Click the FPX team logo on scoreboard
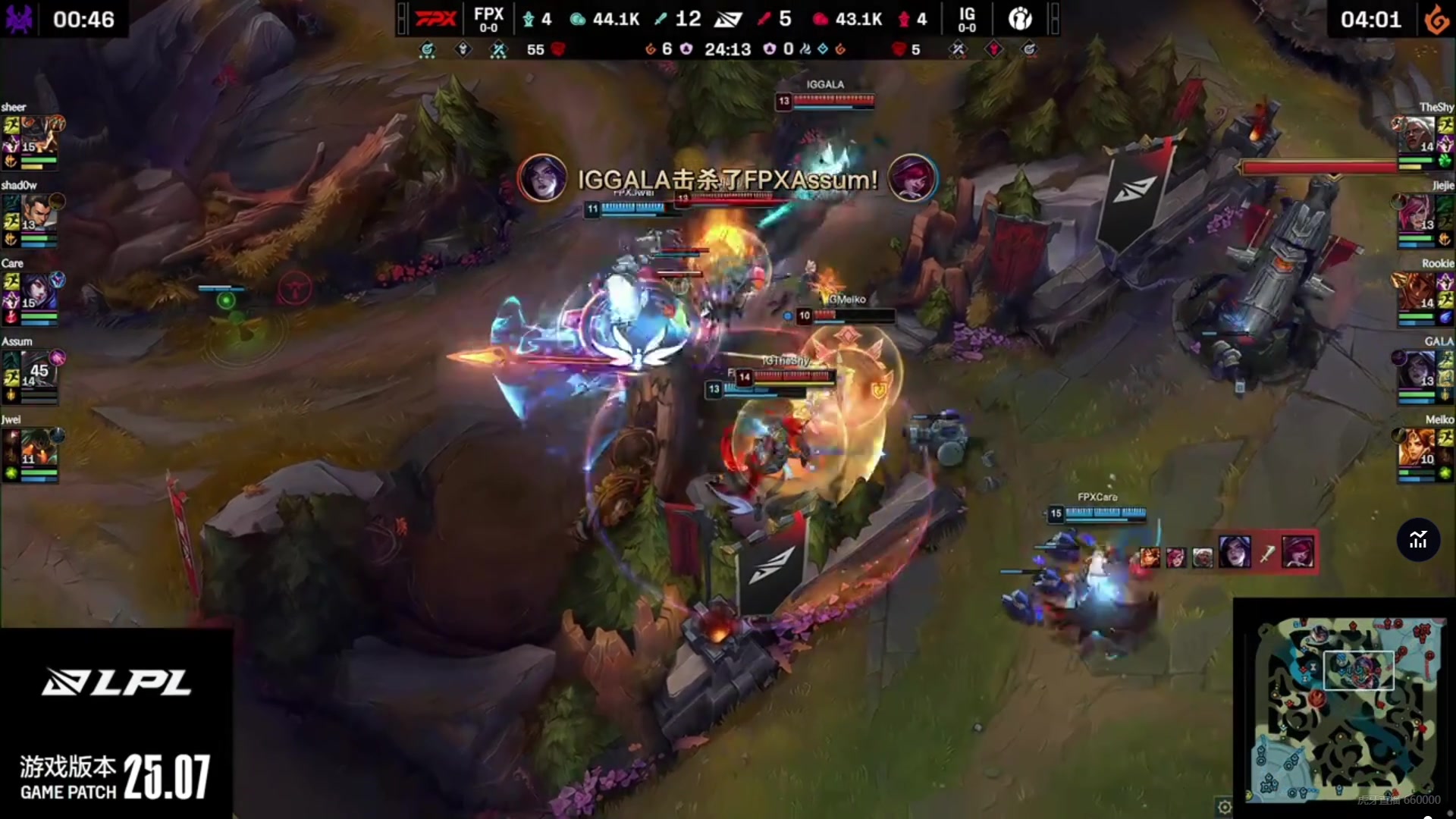Viewport: 1456px width, 819px height. [436, 19]
